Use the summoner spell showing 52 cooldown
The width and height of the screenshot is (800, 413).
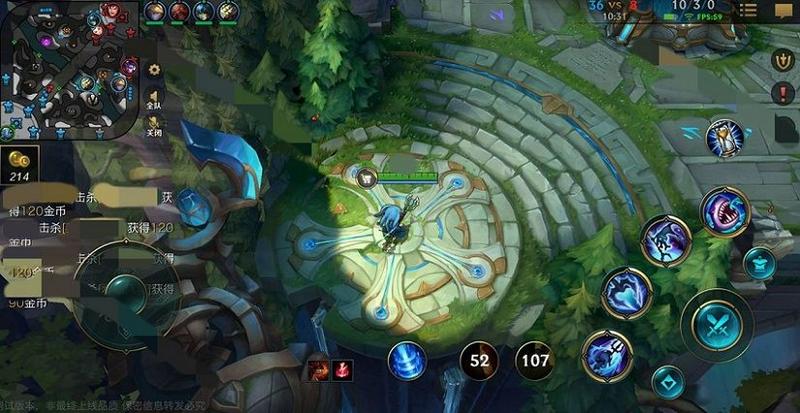point(479,360)
